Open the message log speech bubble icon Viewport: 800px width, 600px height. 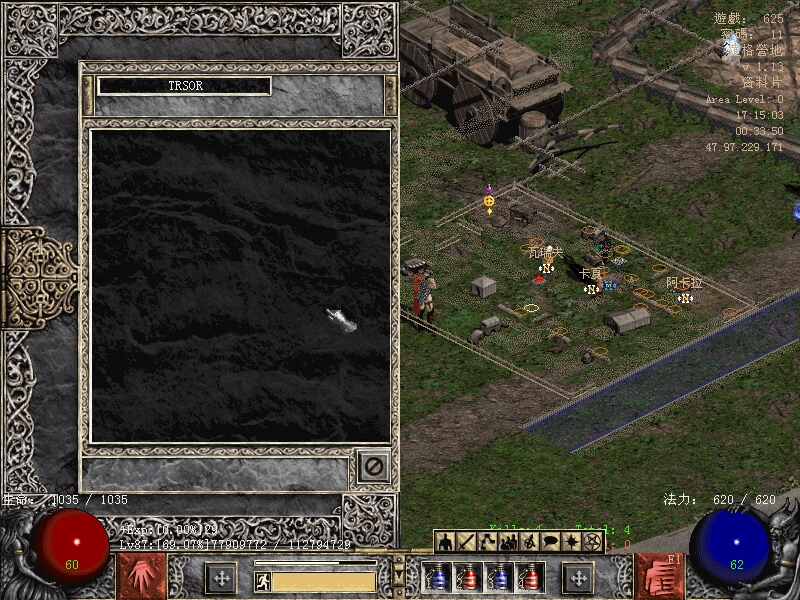coord(551,542)
